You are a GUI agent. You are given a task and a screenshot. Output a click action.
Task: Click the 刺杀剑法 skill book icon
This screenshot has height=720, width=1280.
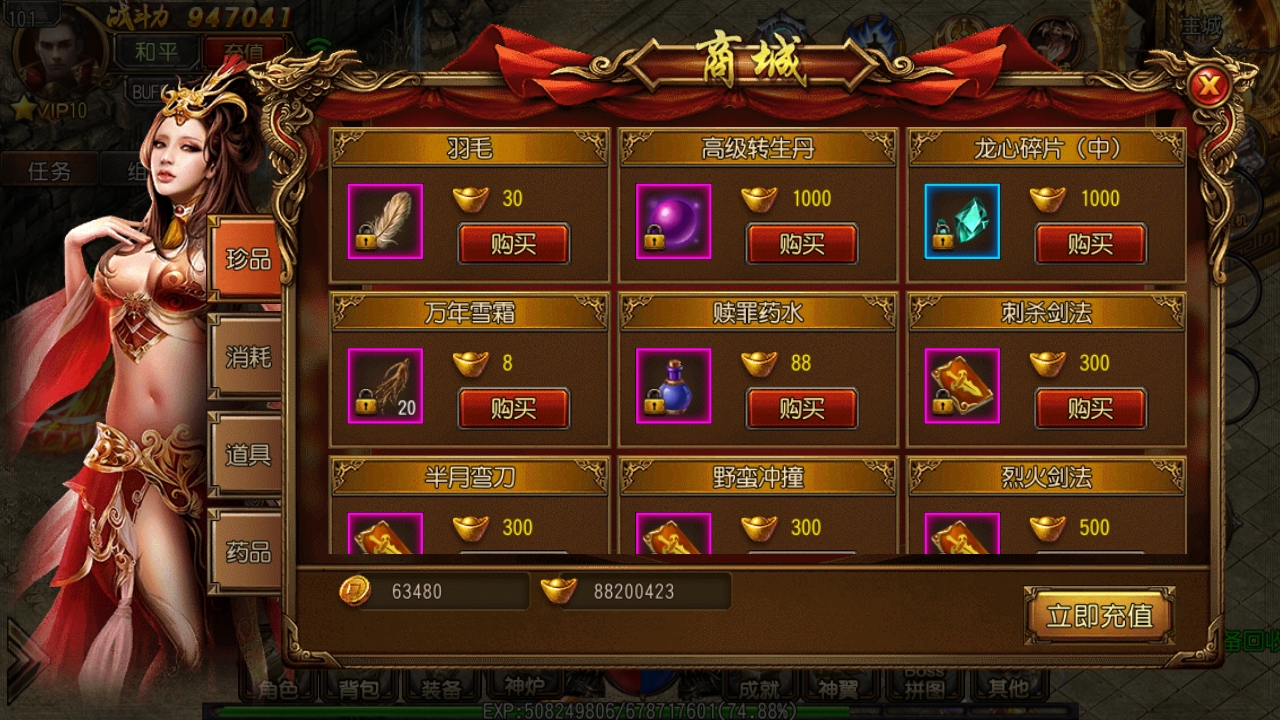point(961,386)
